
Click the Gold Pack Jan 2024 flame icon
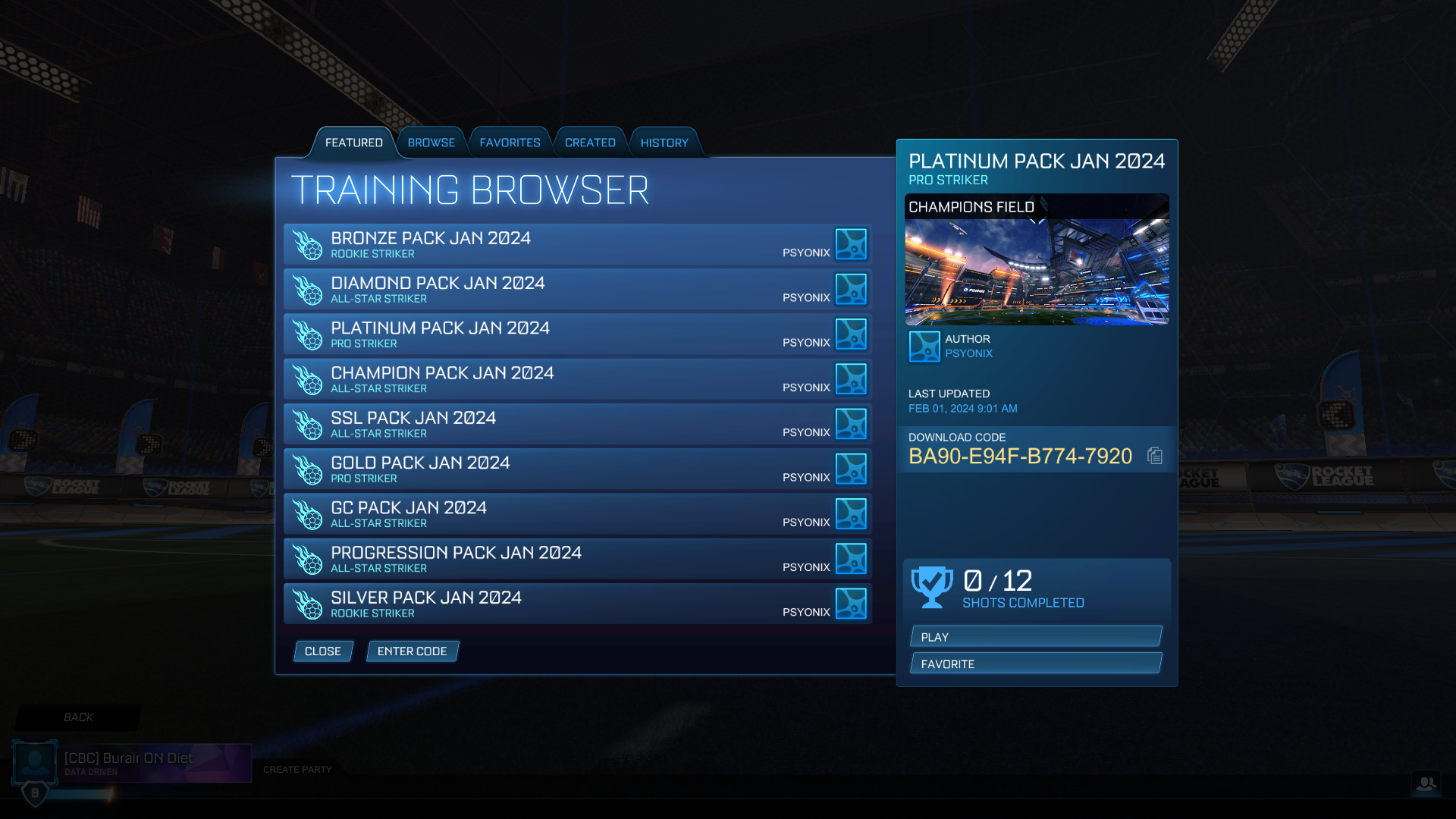309,469
